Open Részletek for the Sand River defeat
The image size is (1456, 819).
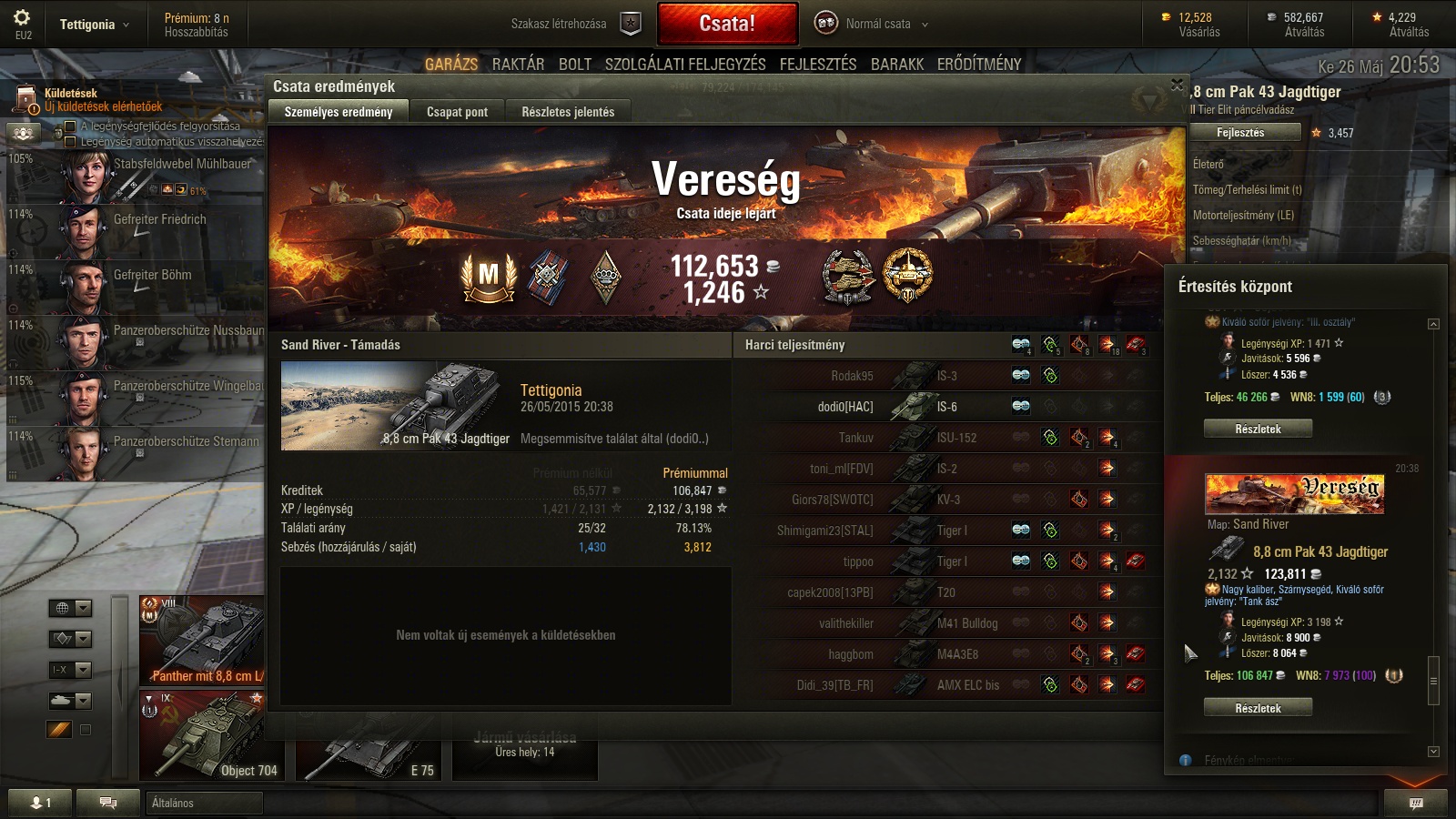[x=1258, y=708]
